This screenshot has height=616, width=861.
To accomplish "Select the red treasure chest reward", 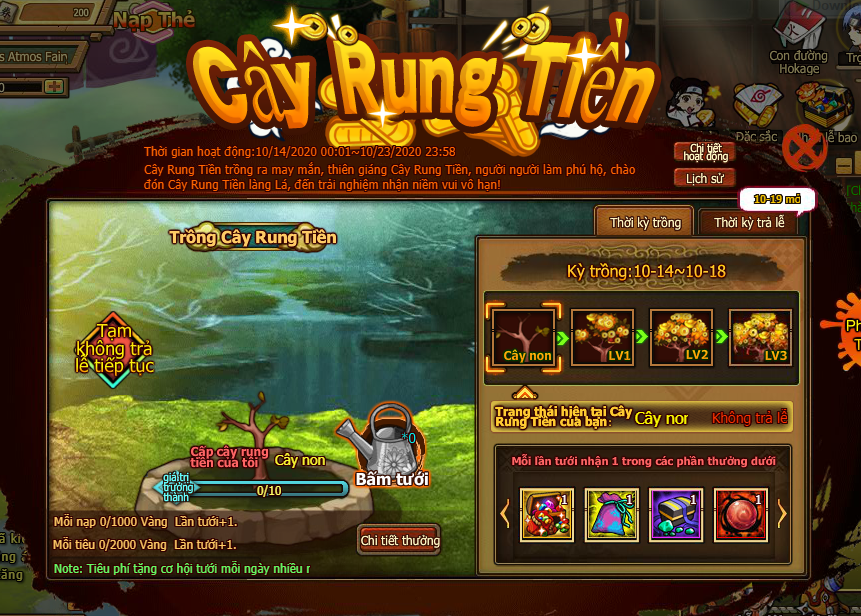I will pyautogui.click(x=547, y=514).
